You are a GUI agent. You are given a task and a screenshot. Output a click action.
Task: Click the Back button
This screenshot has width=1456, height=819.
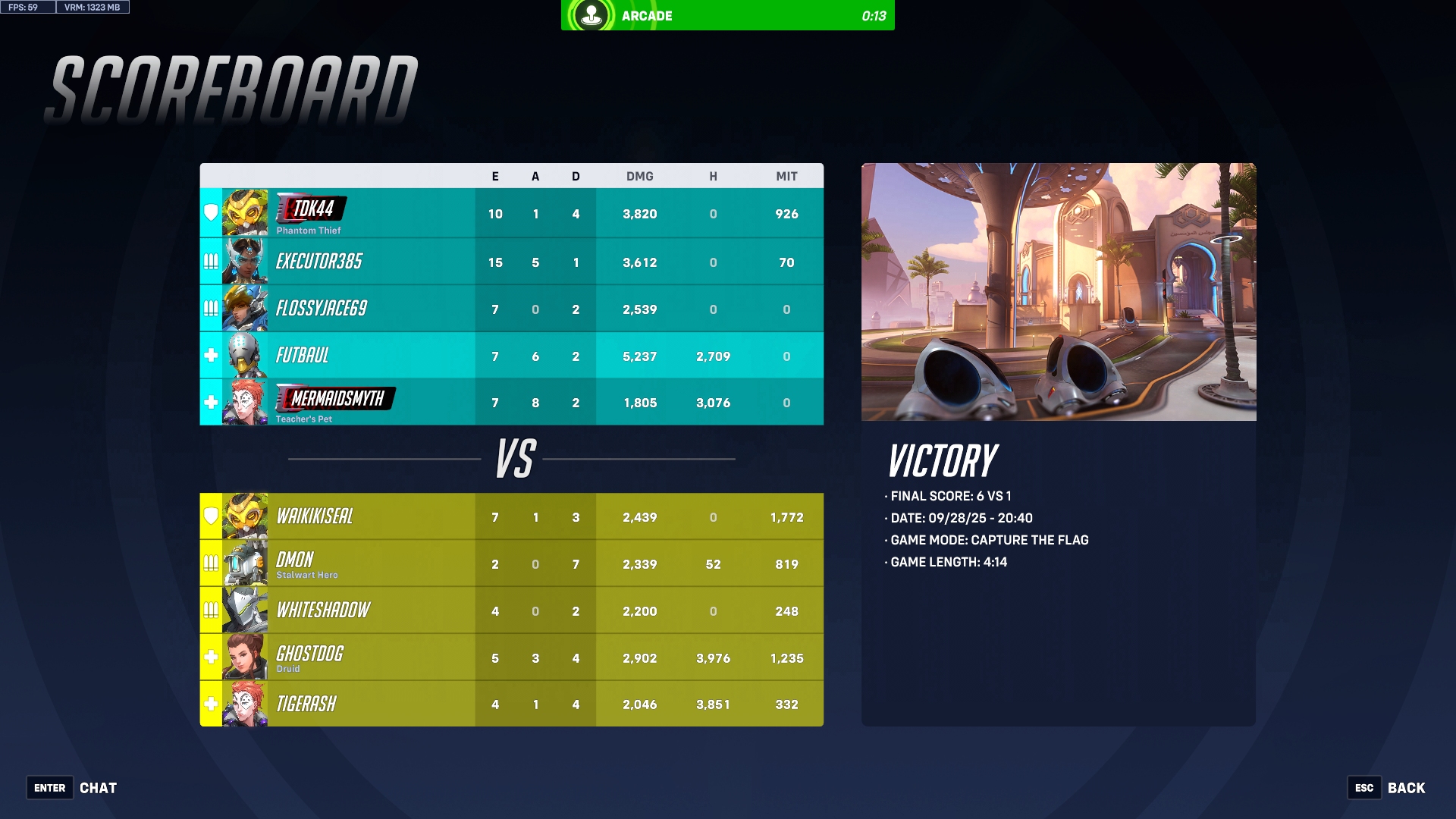1386,788
